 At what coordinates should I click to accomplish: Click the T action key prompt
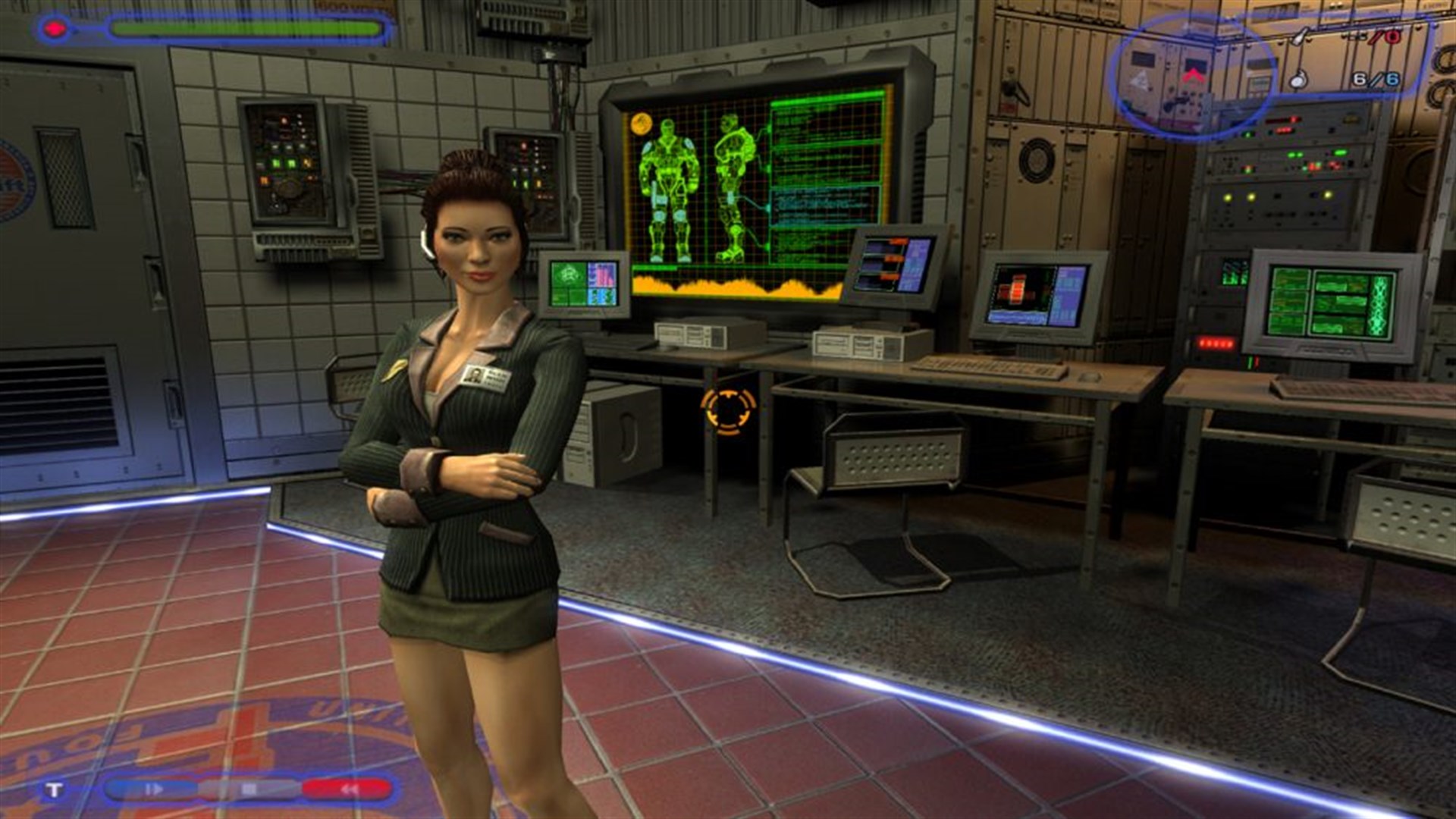click(53, 790)
